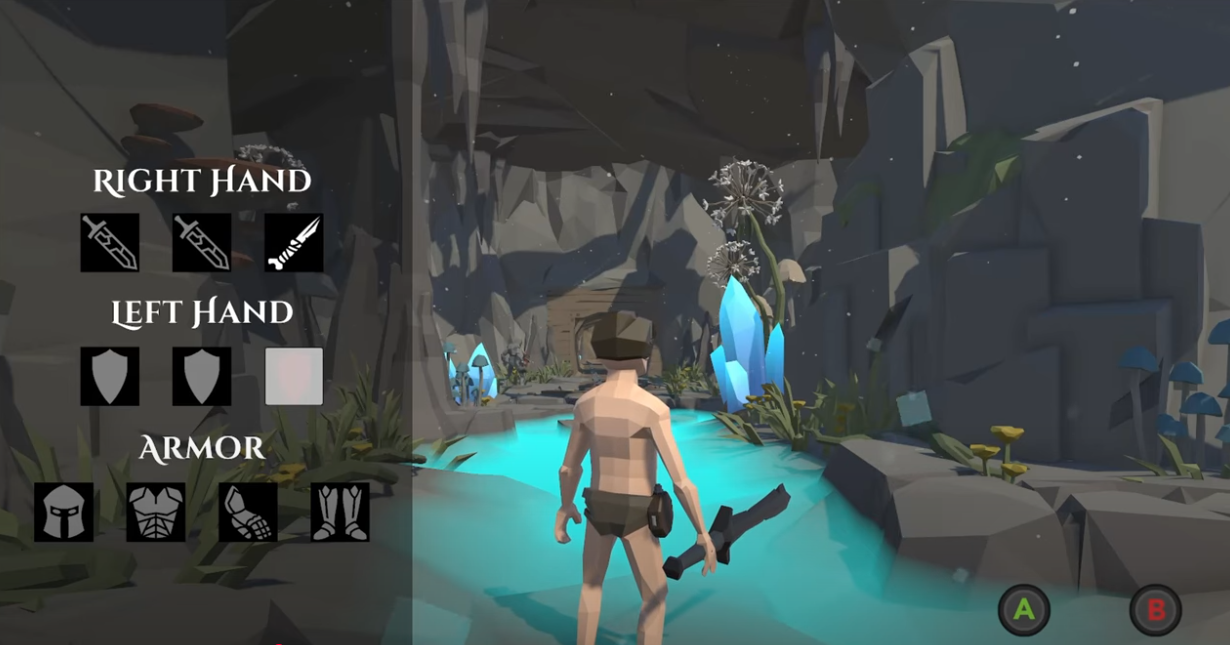Choose the leg greaves armor slot

340,512
